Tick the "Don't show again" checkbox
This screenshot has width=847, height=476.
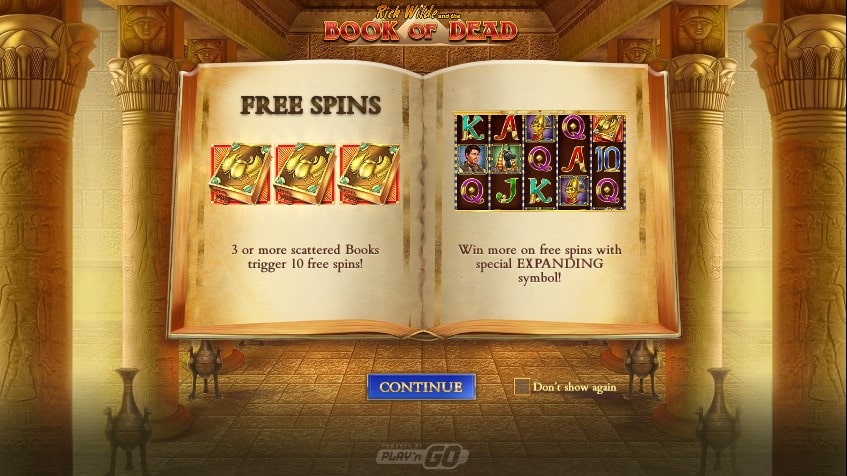pyautogui.click(x=521, y=387)
